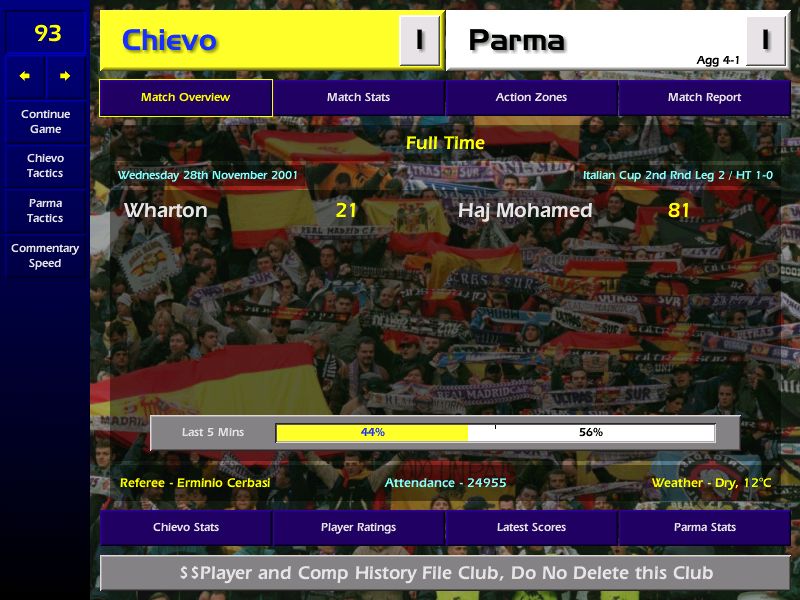Select the Parma team name header
Screen dimensions: 800x600
(x=516, y=41)
